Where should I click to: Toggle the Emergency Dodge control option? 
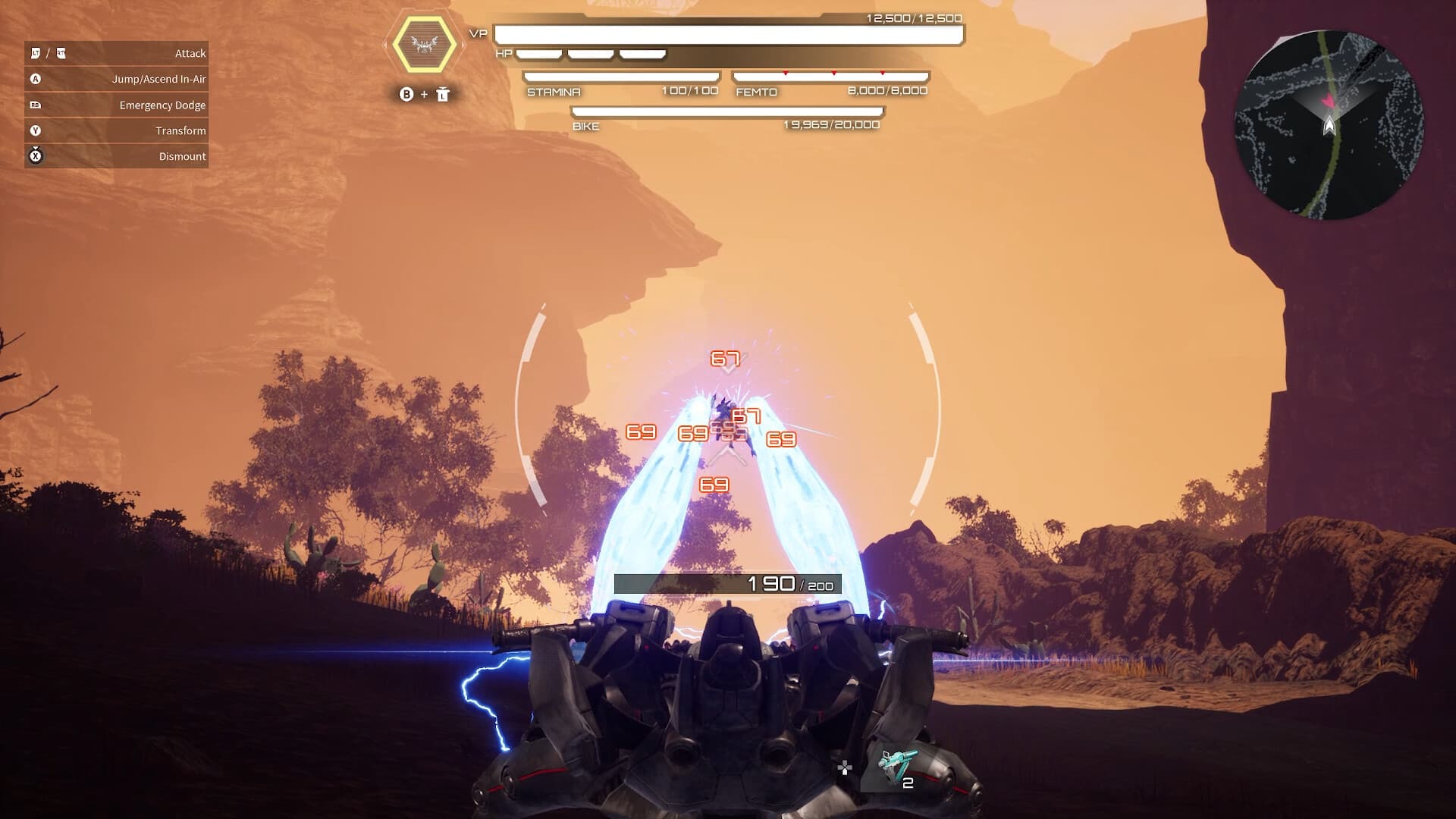coord(163,105)
